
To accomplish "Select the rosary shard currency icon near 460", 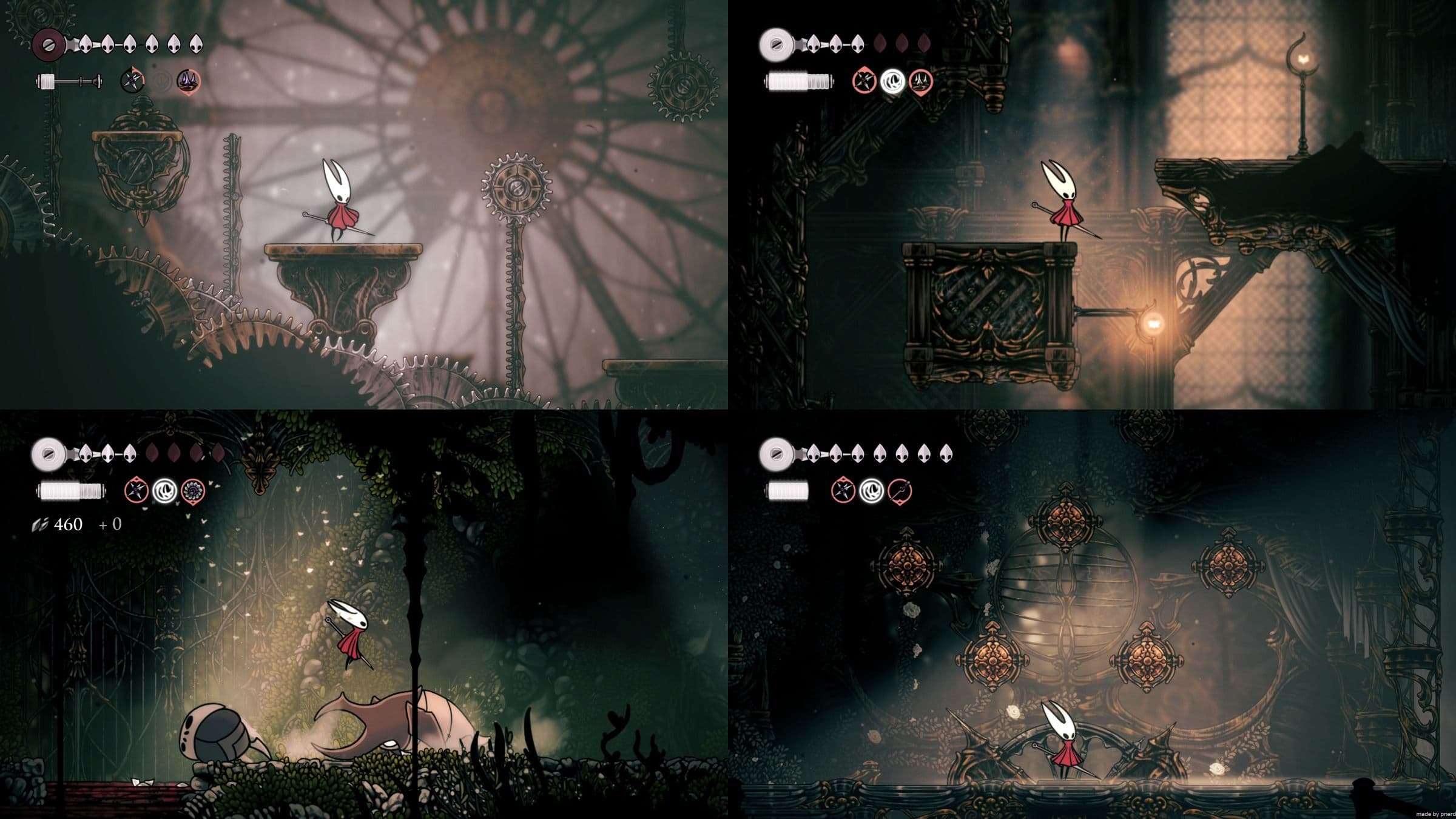I will pyautogui.click(x=40, y=524).
